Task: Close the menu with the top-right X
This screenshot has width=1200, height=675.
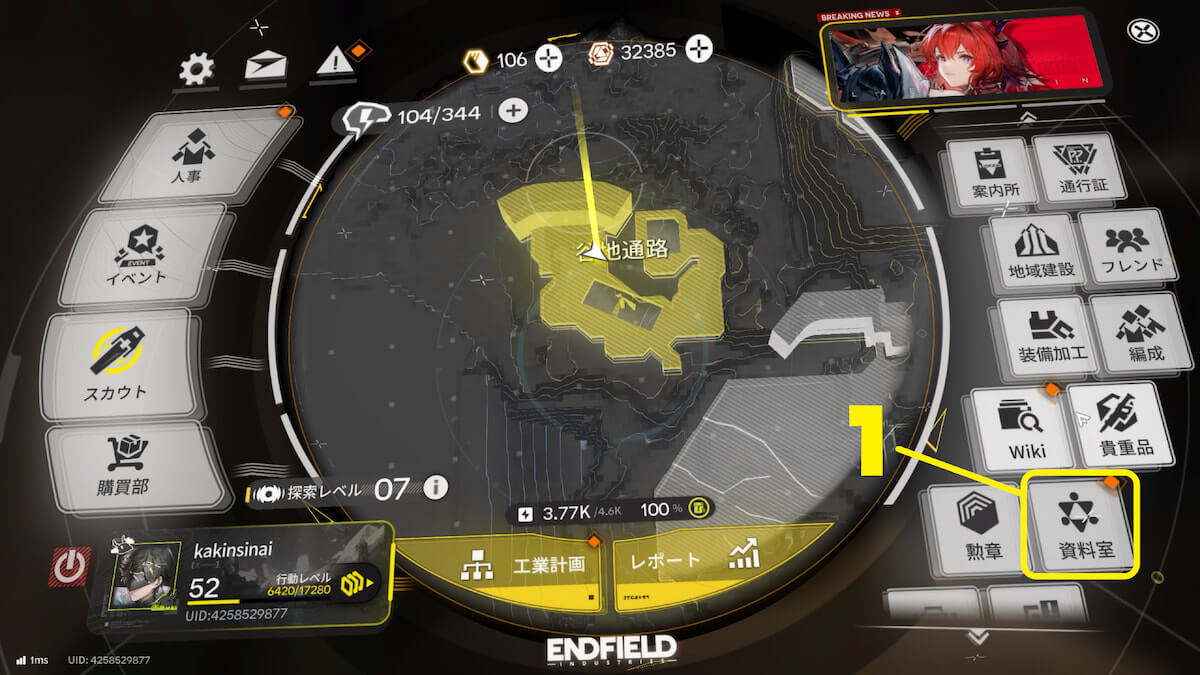Action: [1141, 32]
